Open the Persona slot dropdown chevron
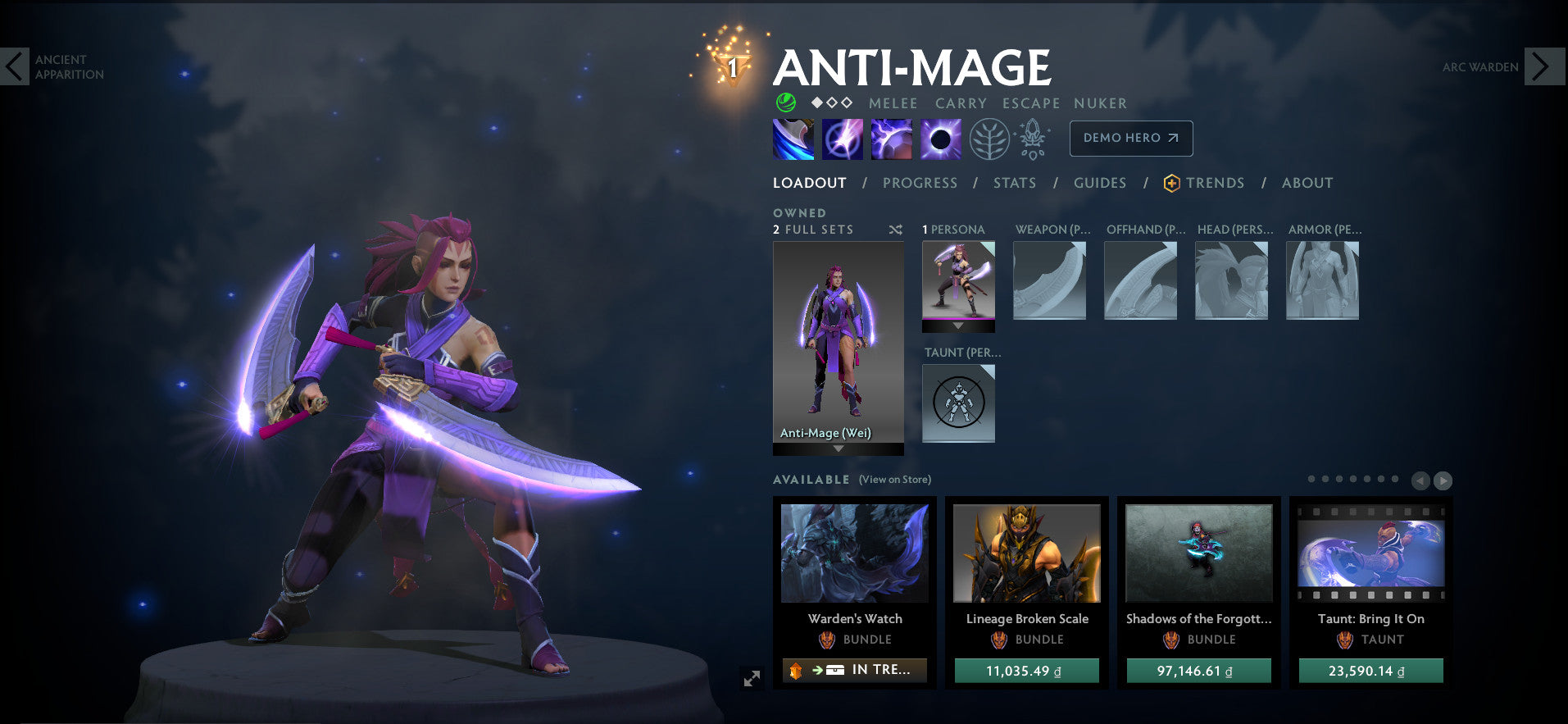The width and height of the screenshot is (1568, 724). (x=957, y=326)
